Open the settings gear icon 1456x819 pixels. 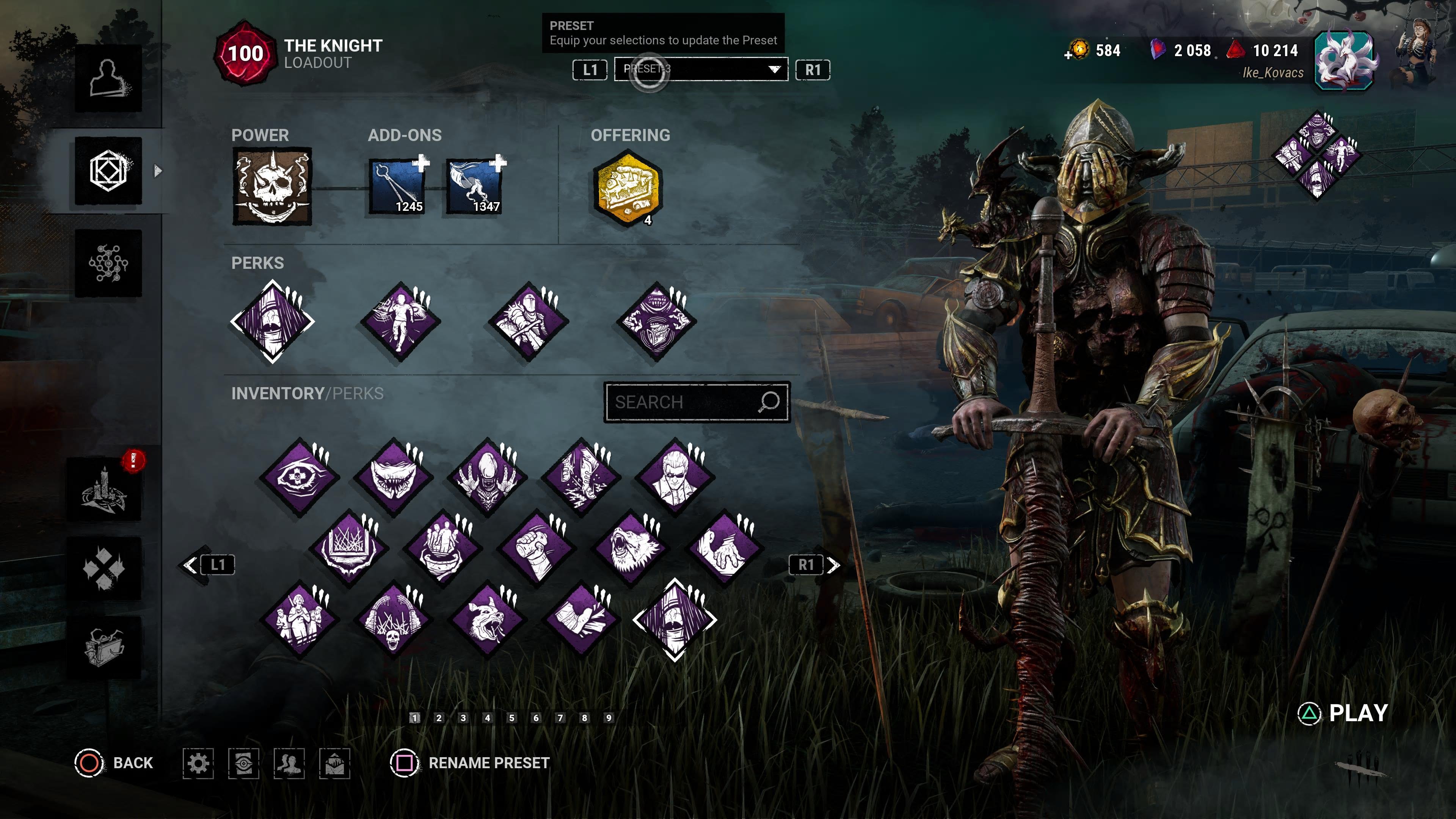point(198,763)
